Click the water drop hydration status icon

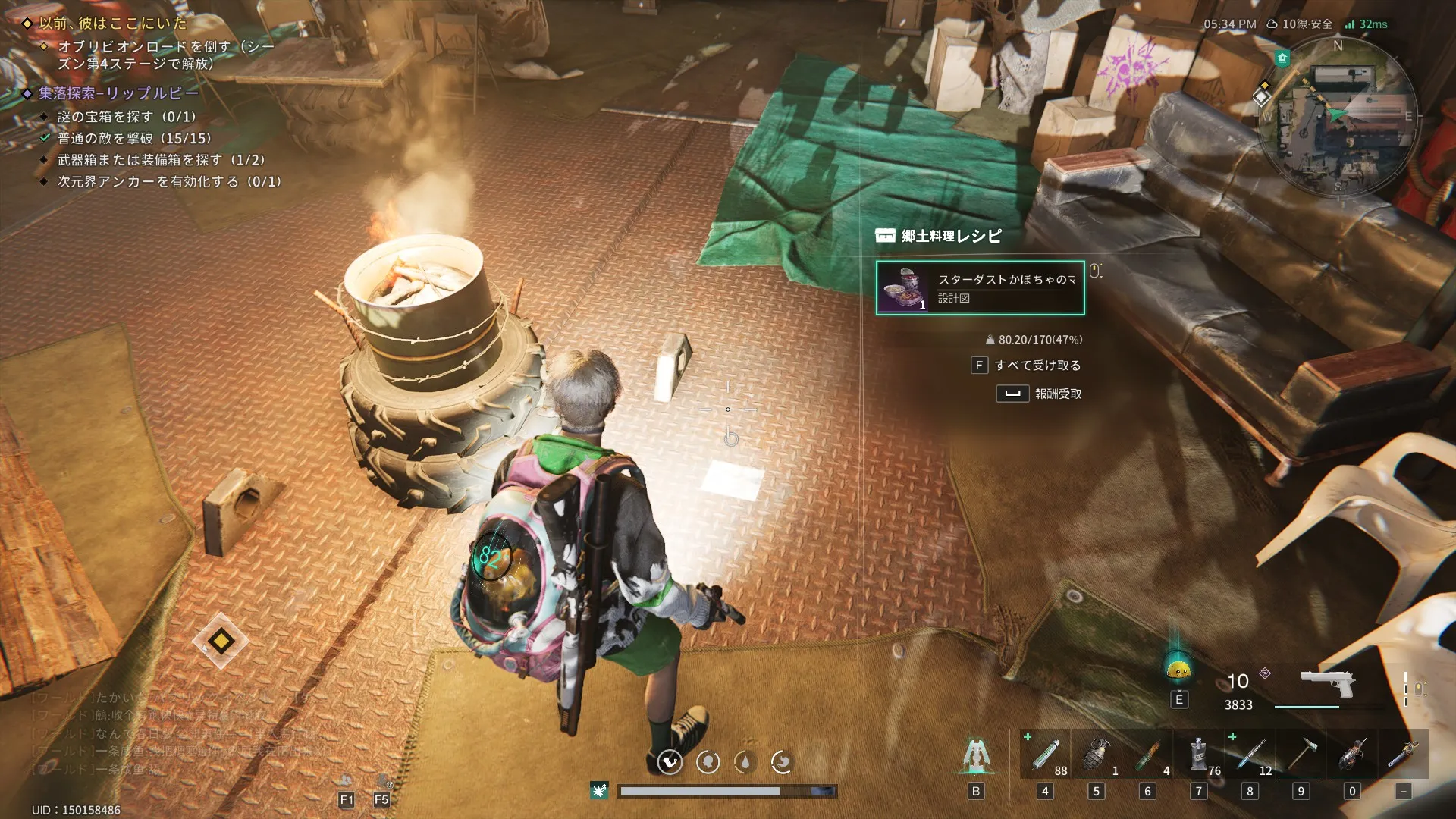pos(745,762)
